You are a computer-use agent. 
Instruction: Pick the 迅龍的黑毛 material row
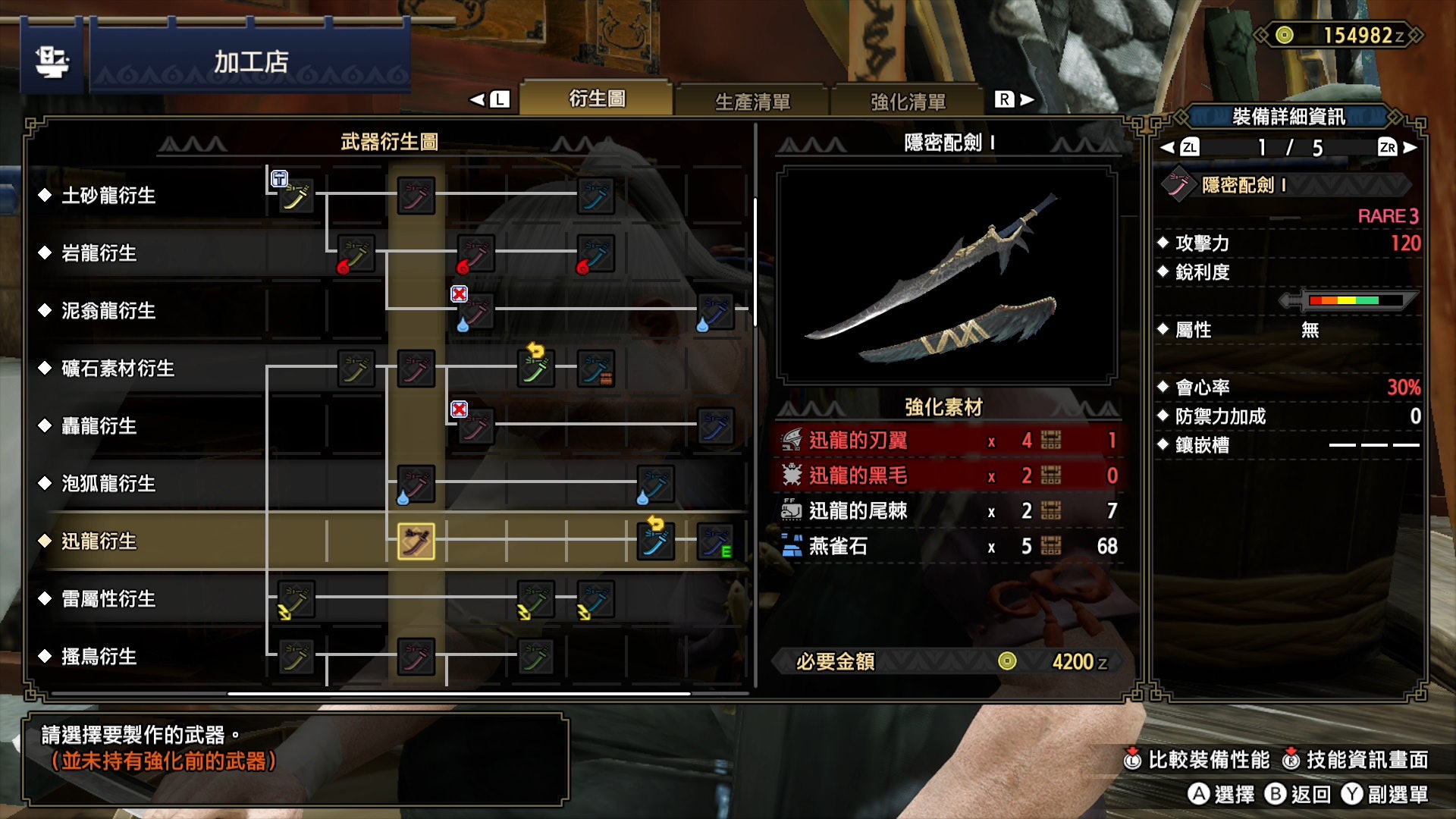tap(948, 475)
